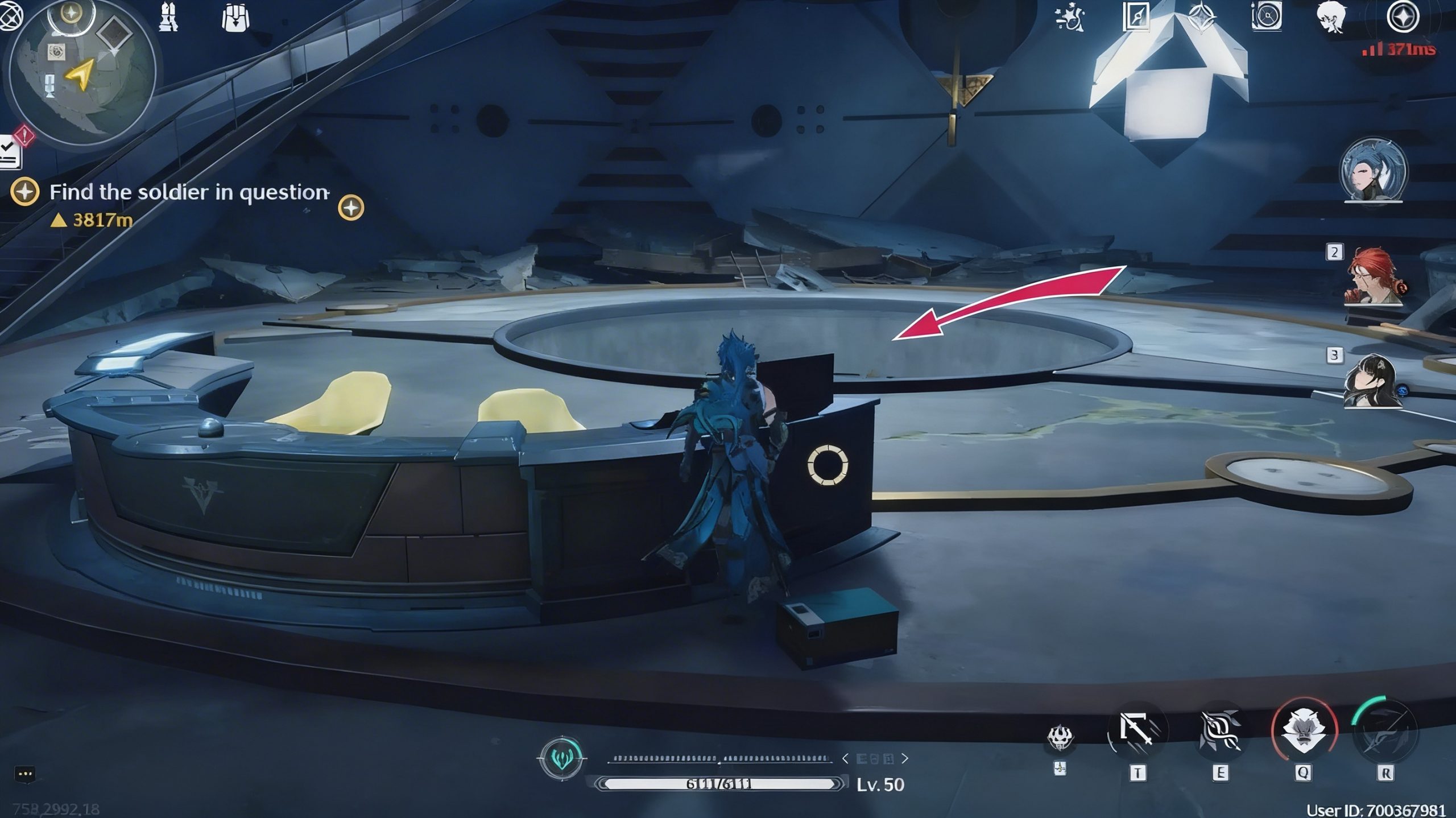Viewport: 1456px width, 818px height.
Task: Open the four-pointed star events icon
Action: [1201, 17]
